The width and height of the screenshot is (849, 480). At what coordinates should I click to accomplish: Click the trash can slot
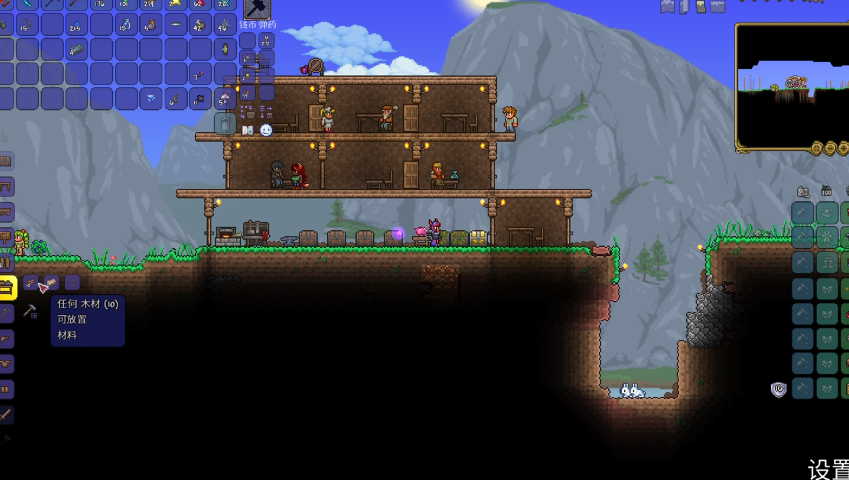(225, 123)
